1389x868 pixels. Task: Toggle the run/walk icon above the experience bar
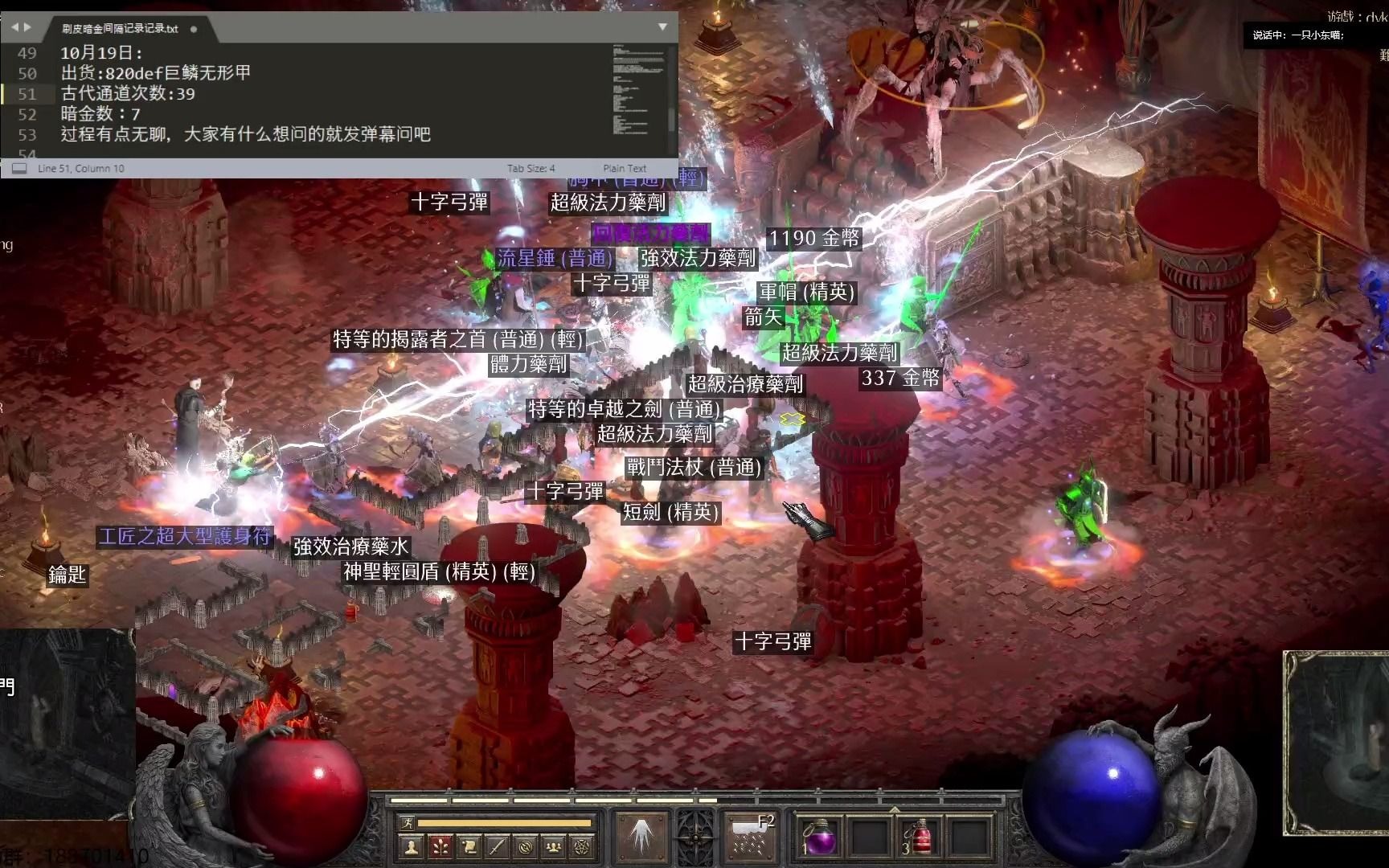[407, 823]
